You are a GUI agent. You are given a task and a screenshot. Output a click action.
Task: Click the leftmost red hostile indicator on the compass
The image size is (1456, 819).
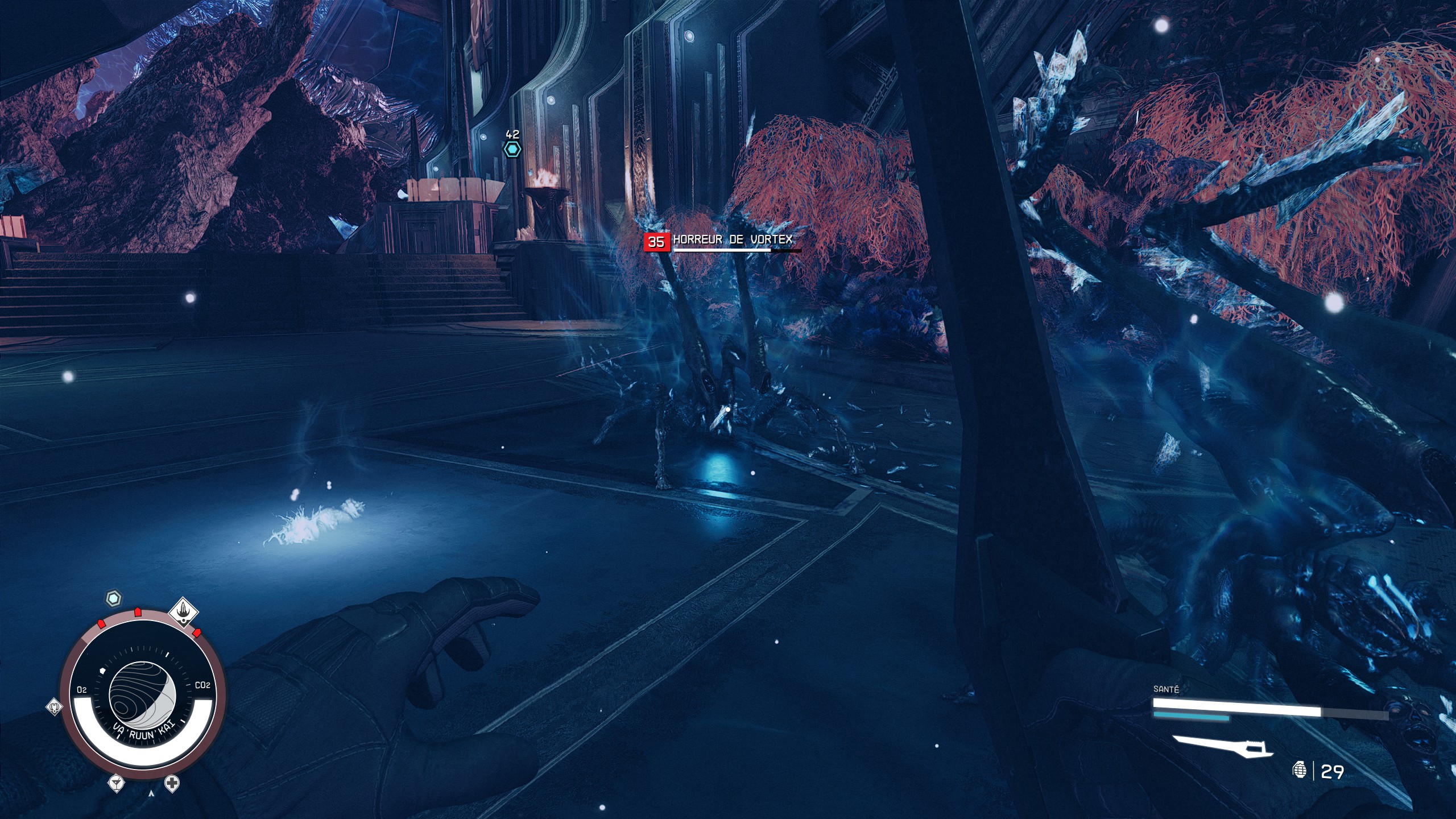point(101,624)
